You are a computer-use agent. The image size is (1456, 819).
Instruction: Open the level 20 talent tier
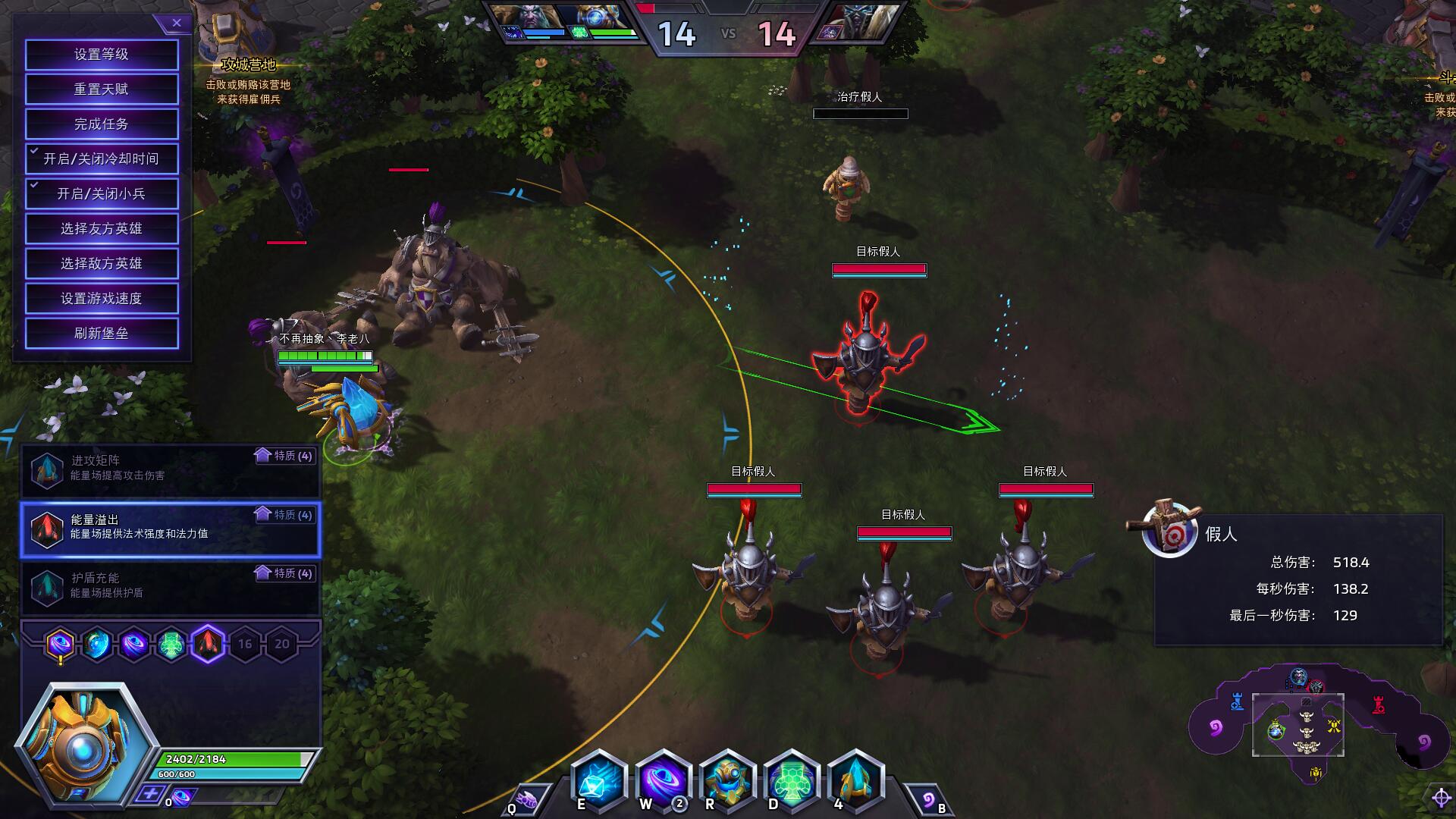point(282,645)
